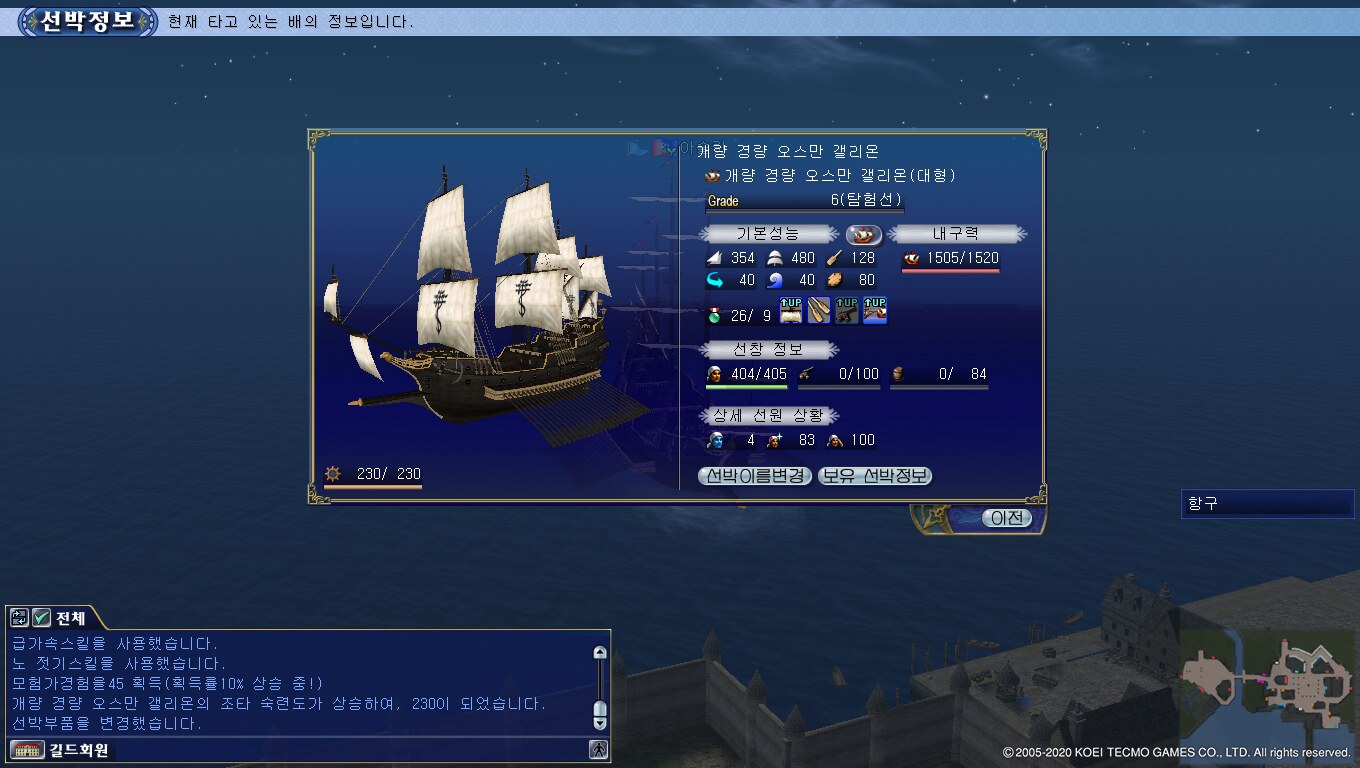This screenshot has height=768, width=1360.
Task: Open 보유 선박정보 owned ships info
Action: click(875, 476)
